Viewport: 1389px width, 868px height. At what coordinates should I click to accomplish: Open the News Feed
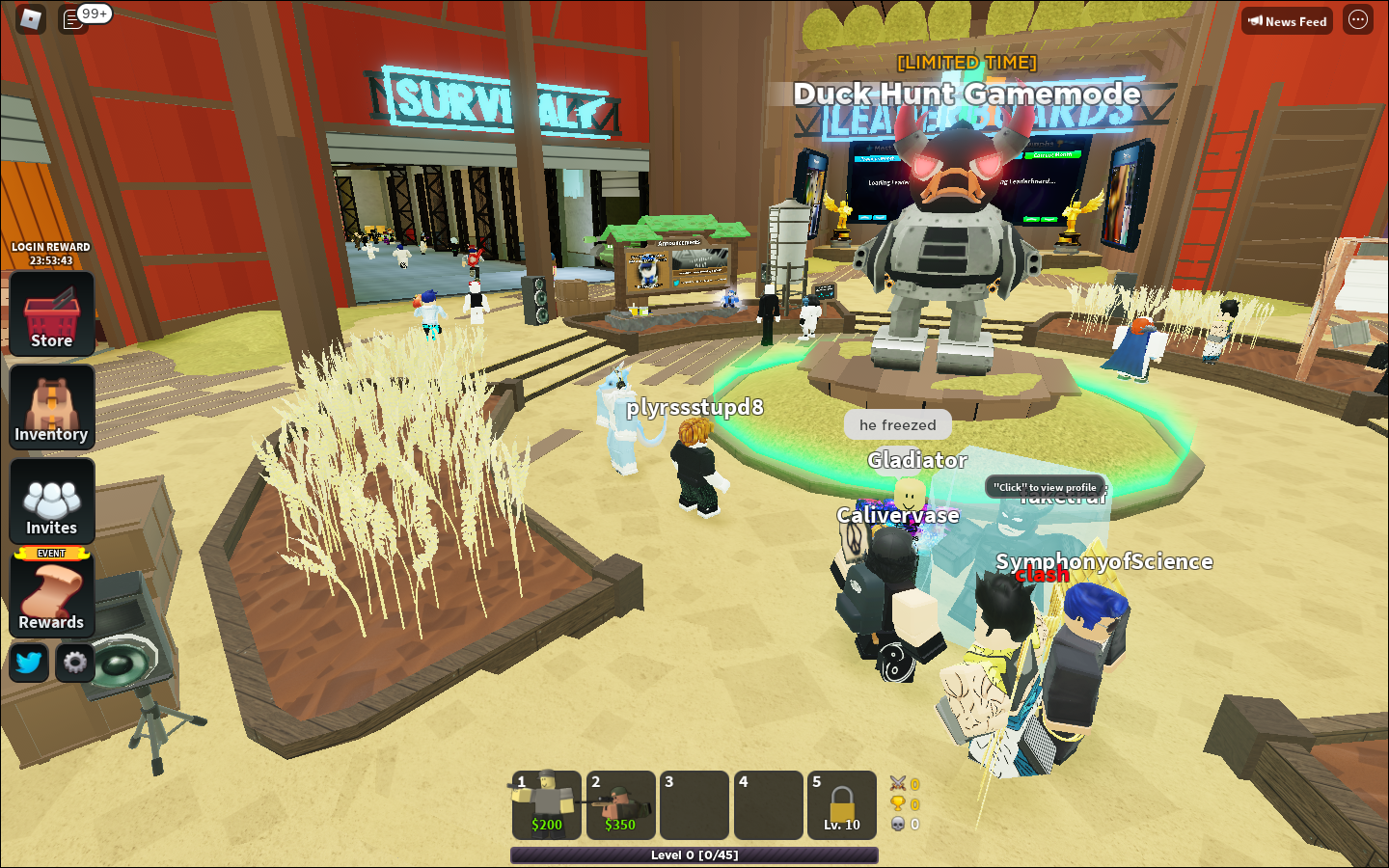[x=1286, y=20]
